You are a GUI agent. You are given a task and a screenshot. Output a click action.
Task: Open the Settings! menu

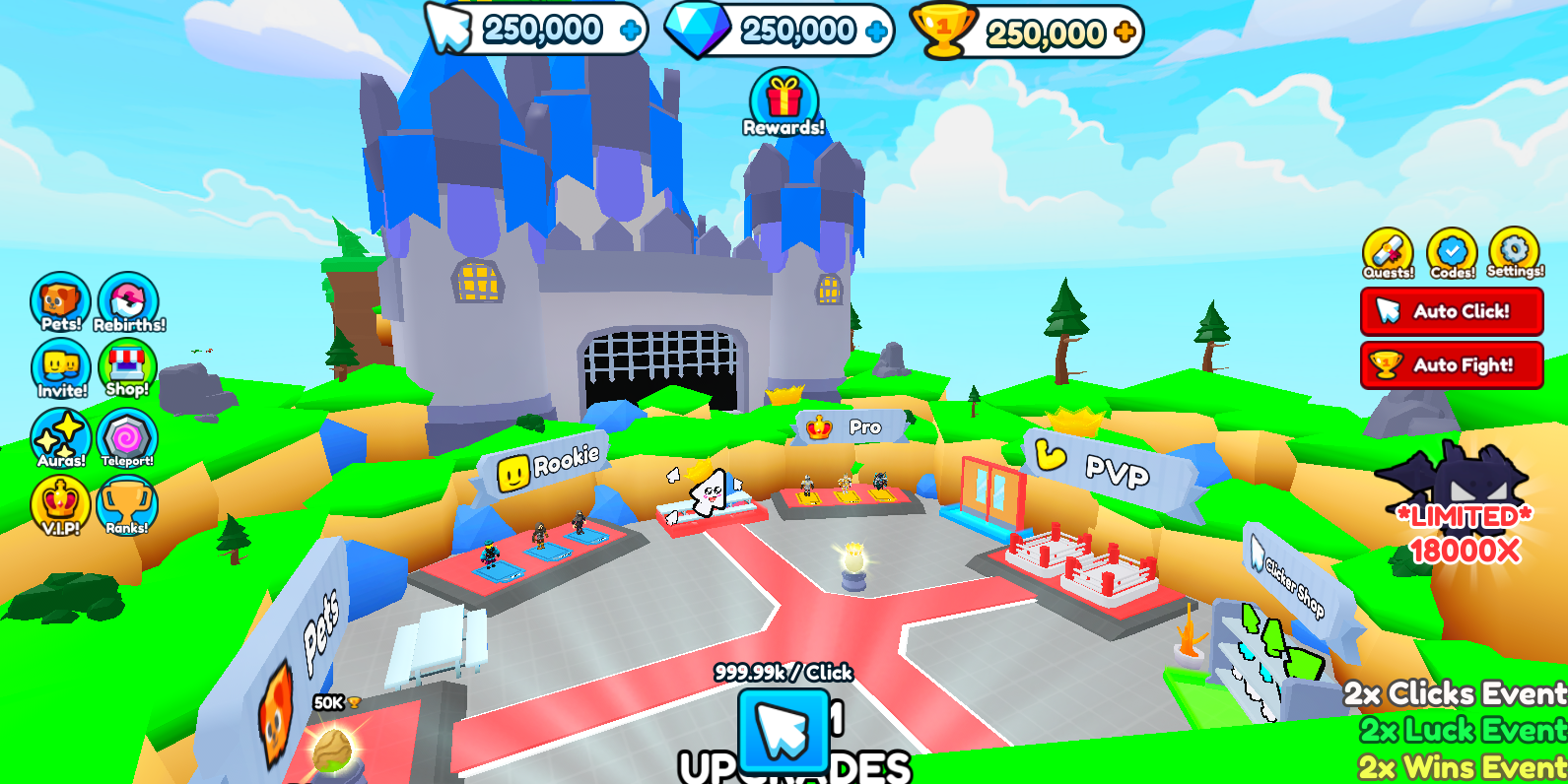coord(1514,249)
